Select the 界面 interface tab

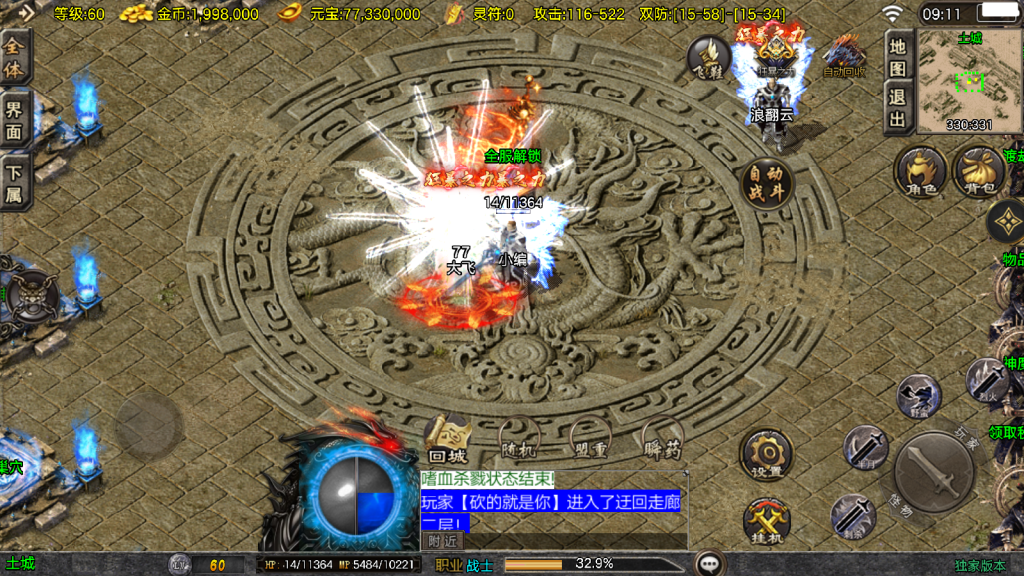coord(16,120)
